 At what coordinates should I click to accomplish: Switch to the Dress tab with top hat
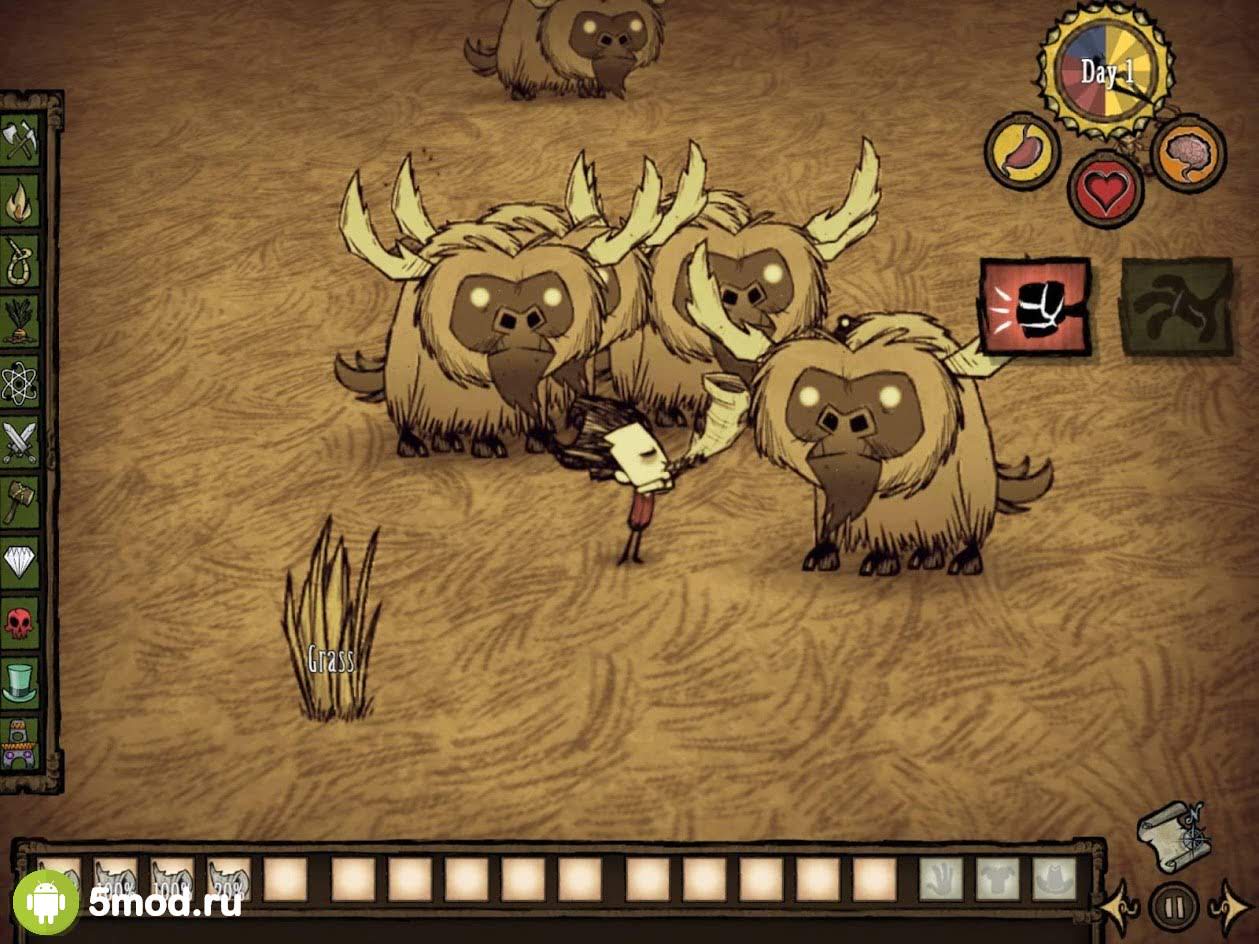point(20,682)
